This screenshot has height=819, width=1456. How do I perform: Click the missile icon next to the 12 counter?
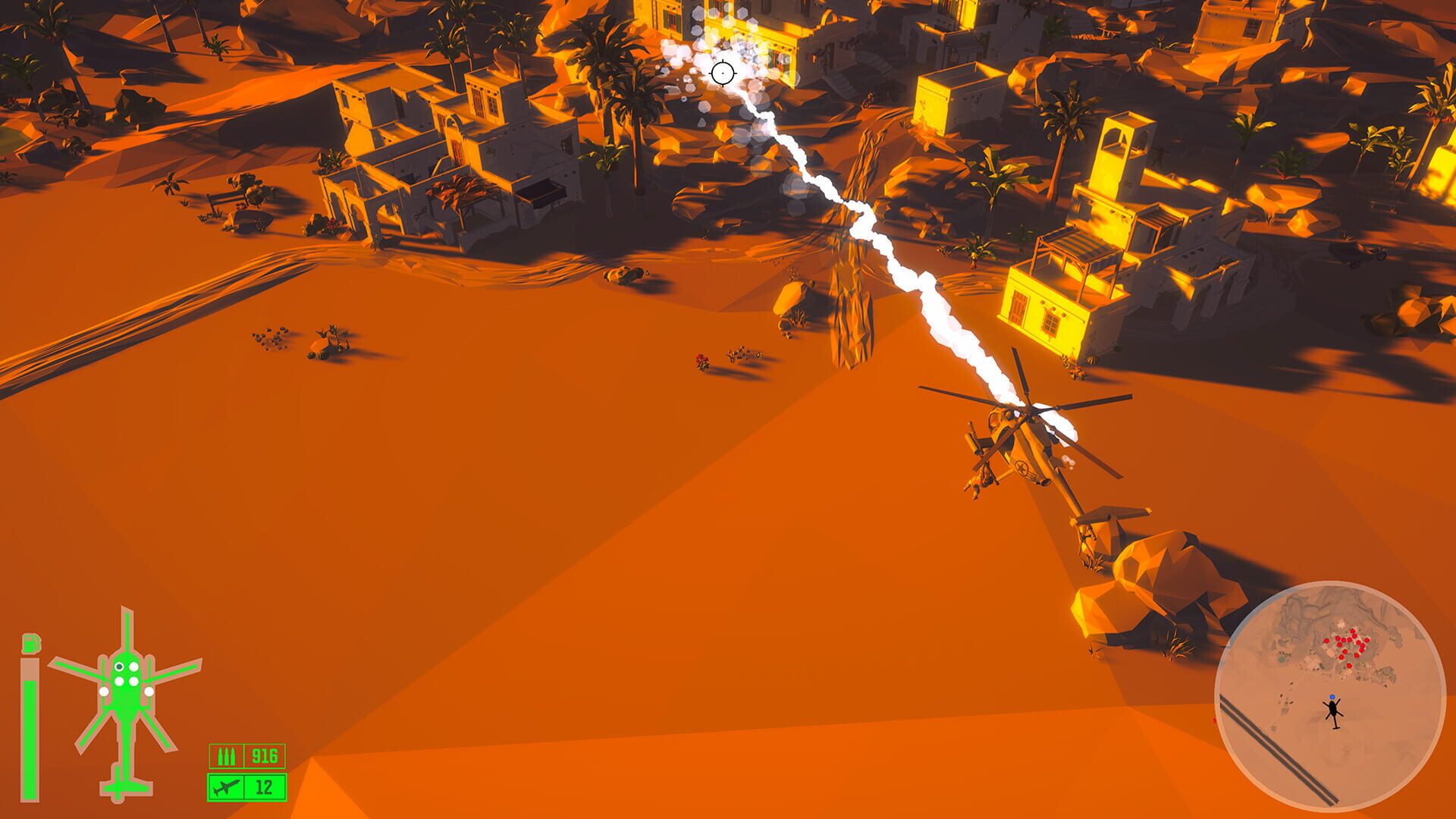226,786
